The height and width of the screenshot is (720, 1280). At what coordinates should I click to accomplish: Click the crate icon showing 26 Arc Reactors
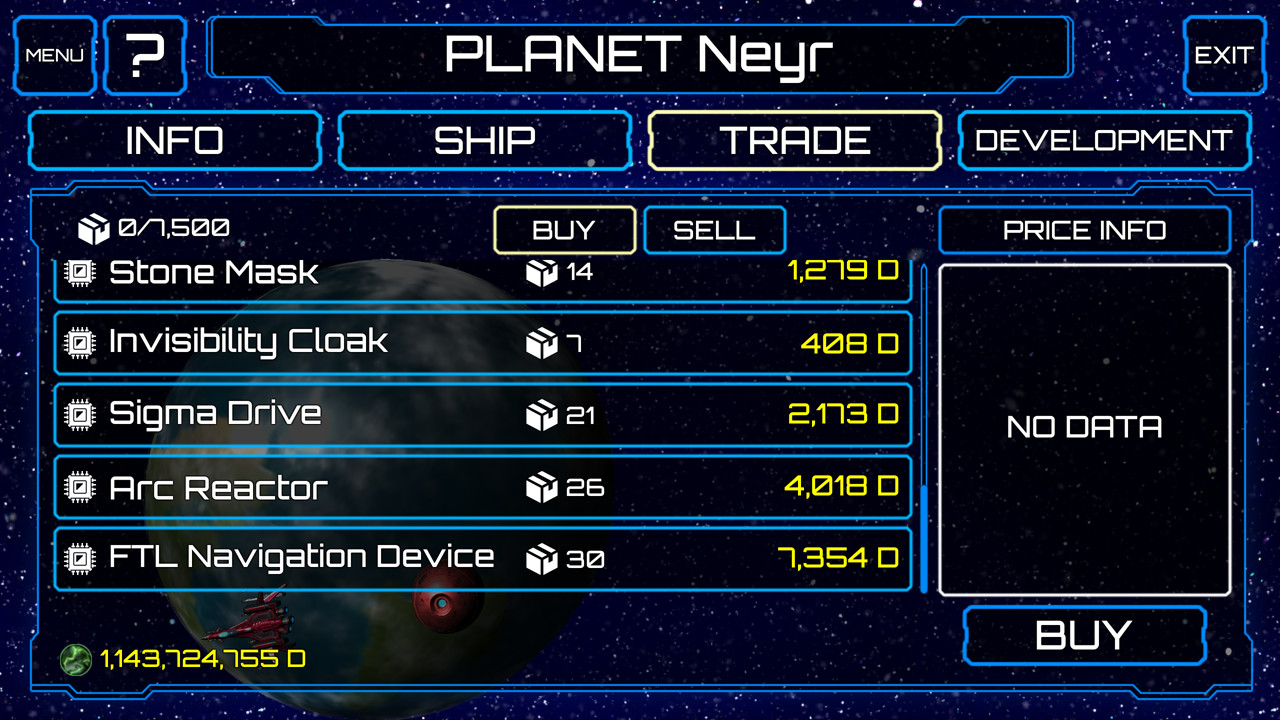coord(540,488)
